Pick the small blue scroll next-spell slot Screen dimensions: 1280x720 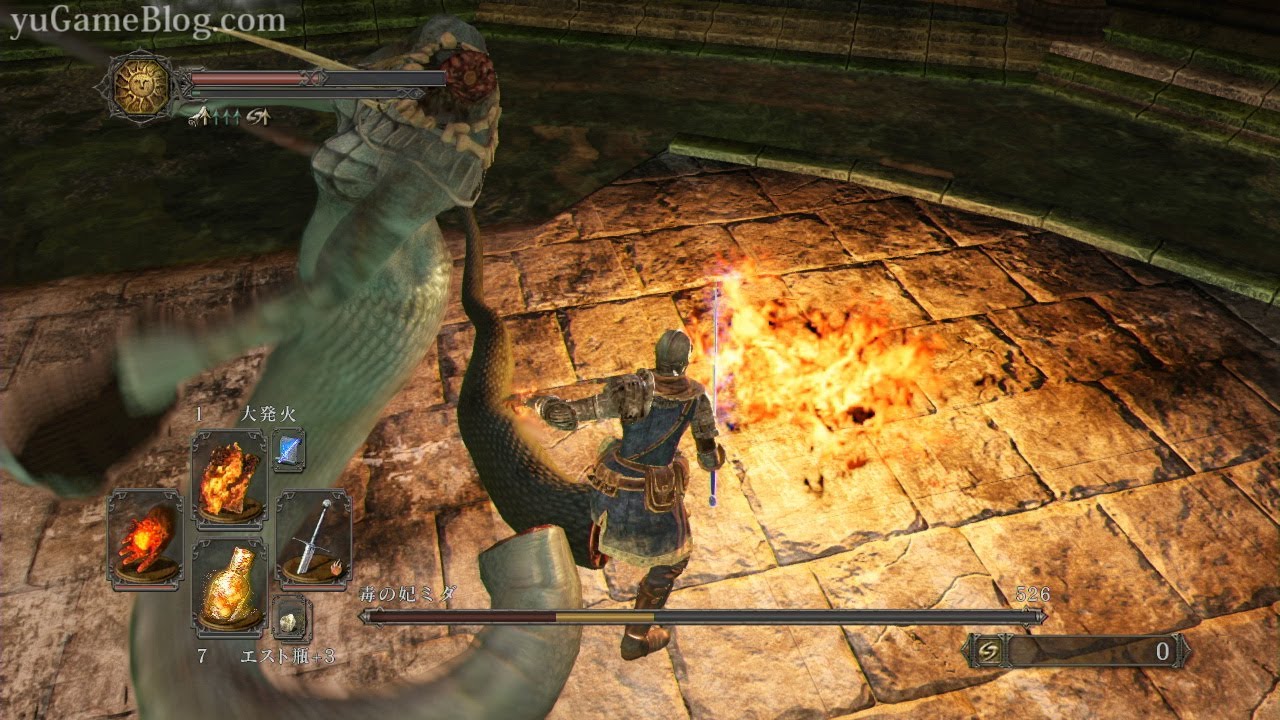pos(288,451)
